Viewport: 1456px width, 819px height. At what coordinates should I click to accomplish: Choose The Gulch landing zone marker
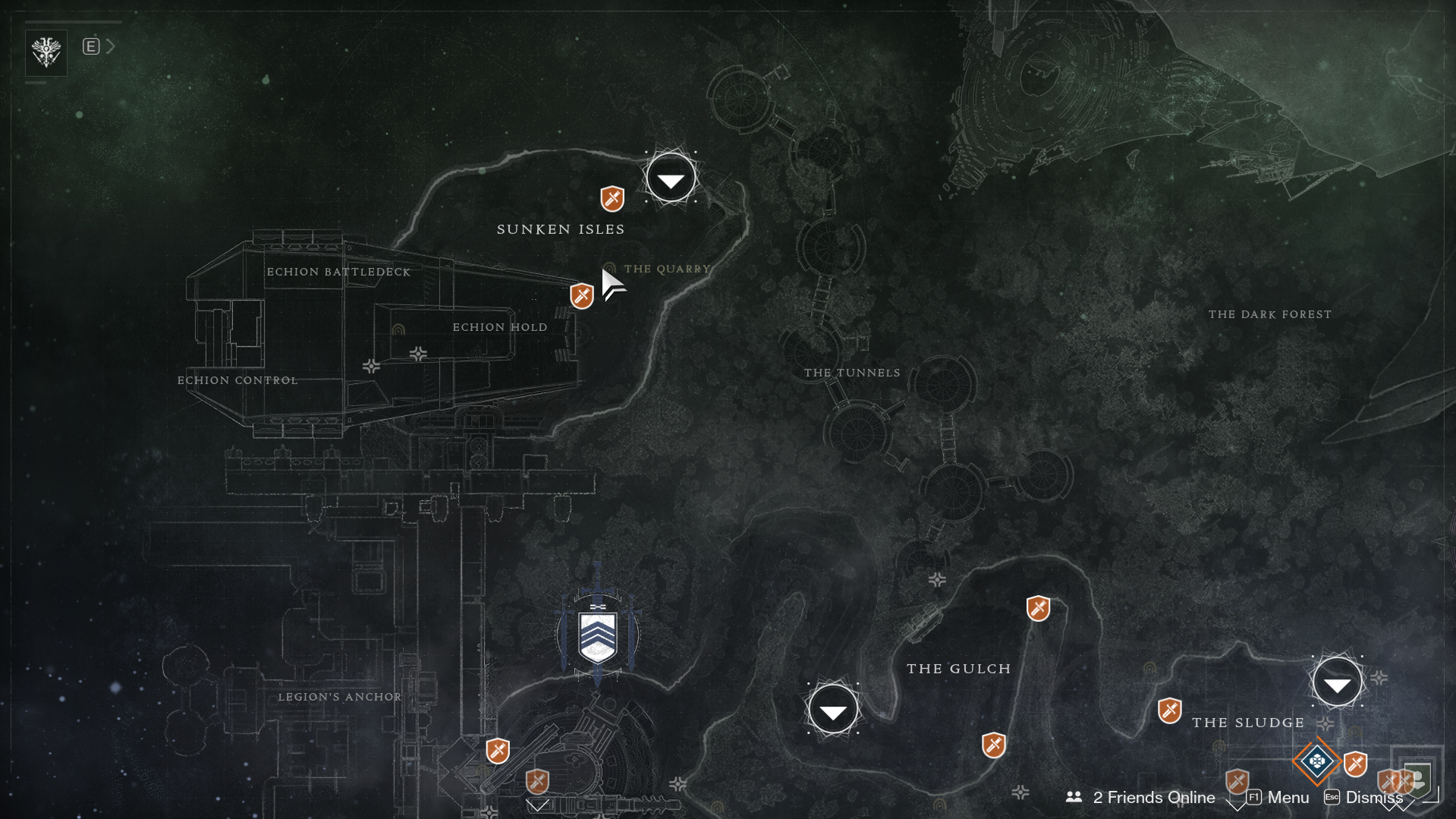click(x=833, y=710)
